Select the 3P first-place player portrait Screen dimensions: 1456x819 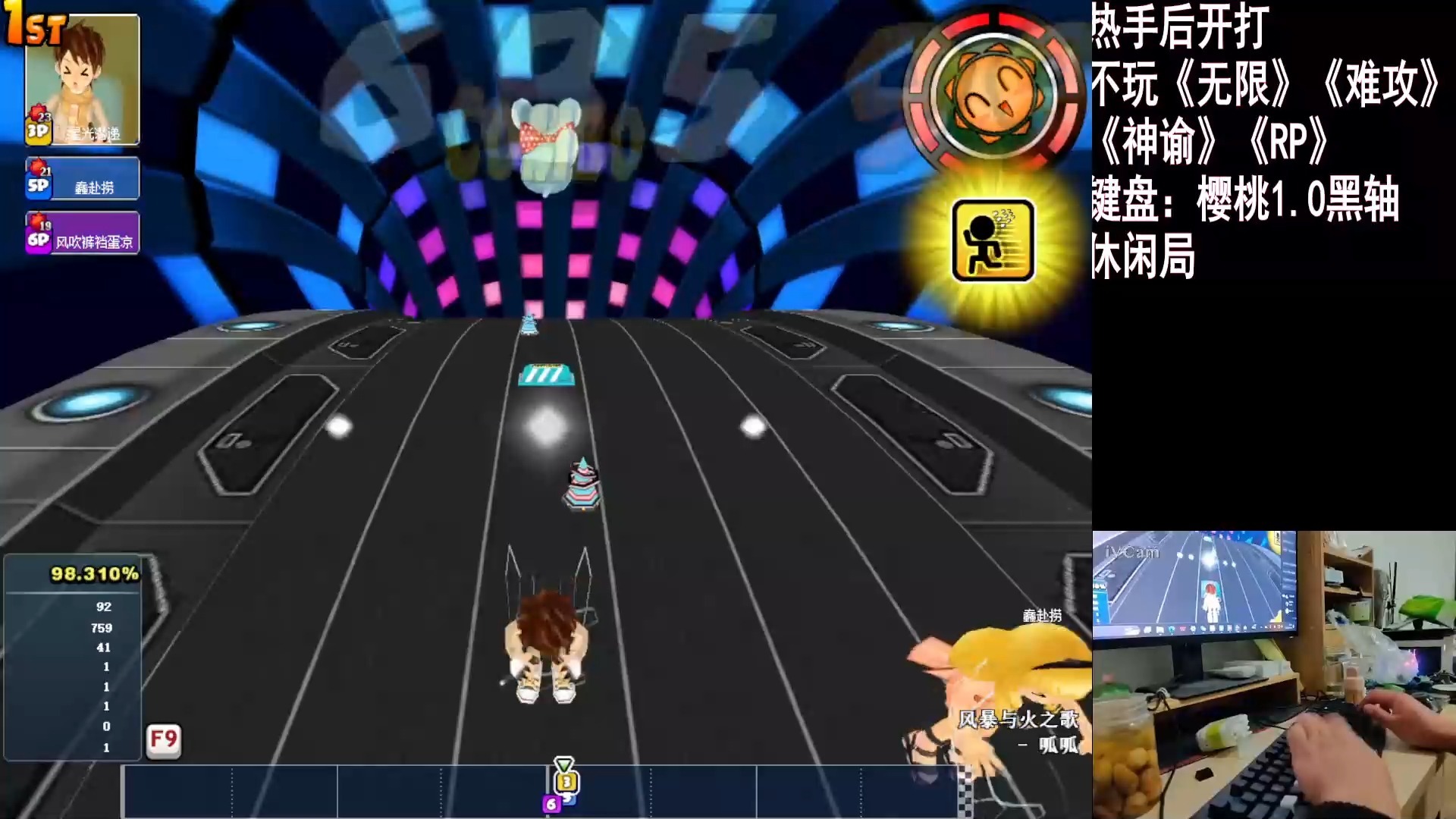(x=83, y=80)
